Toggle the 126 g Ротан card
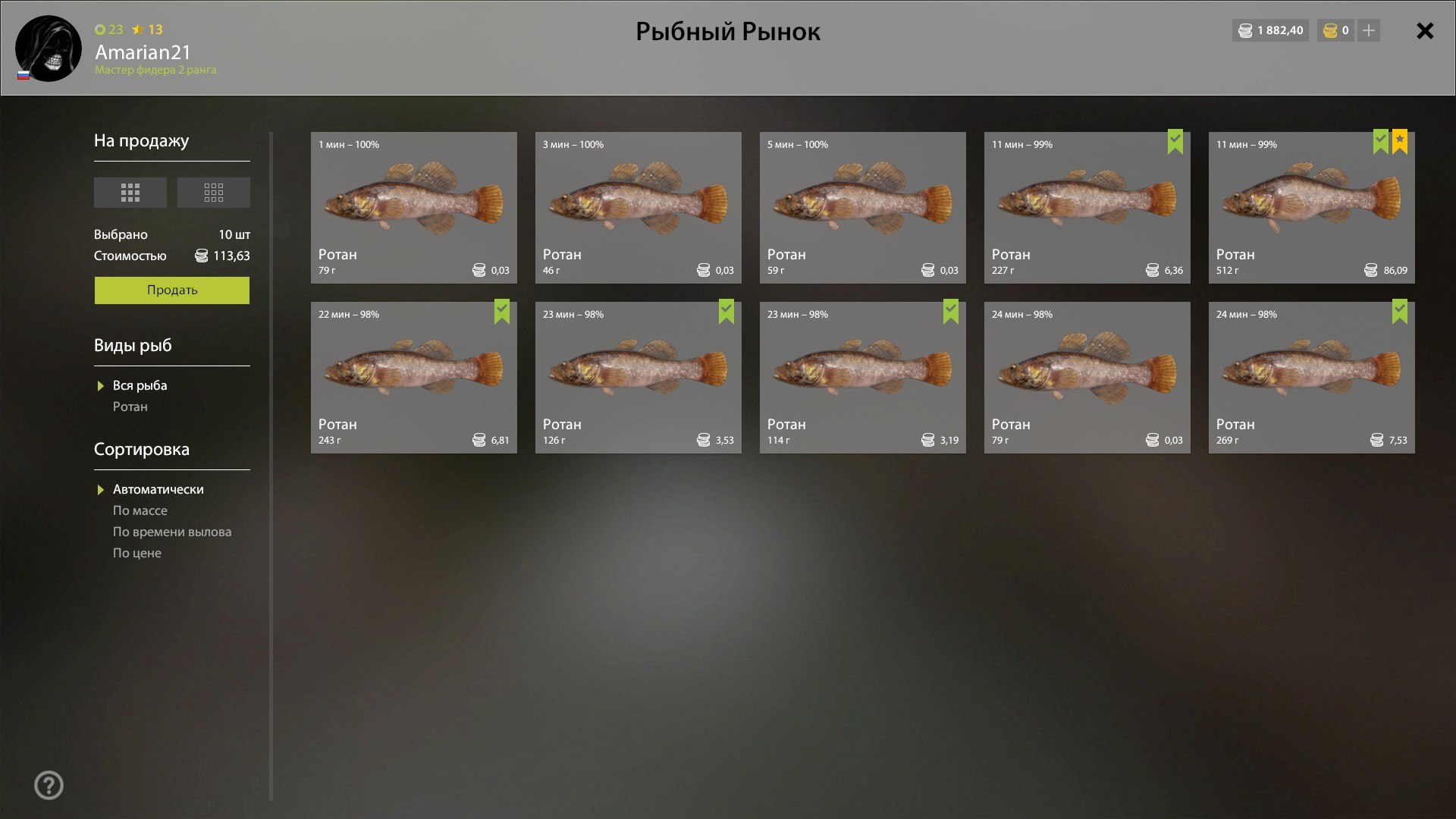The height and width of the screenshot is (819, 1456). click(x=638, y=378)
